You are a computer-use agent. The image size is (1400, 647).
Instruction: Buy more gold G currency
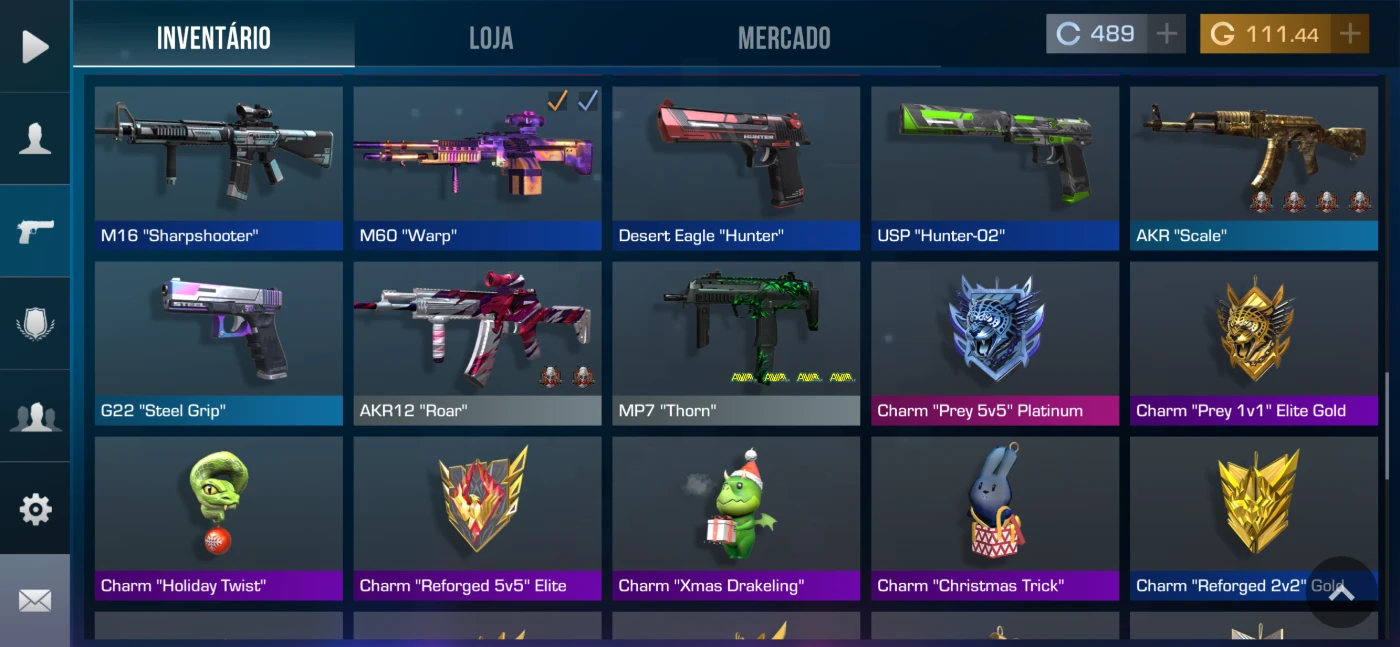point(1350,34)
